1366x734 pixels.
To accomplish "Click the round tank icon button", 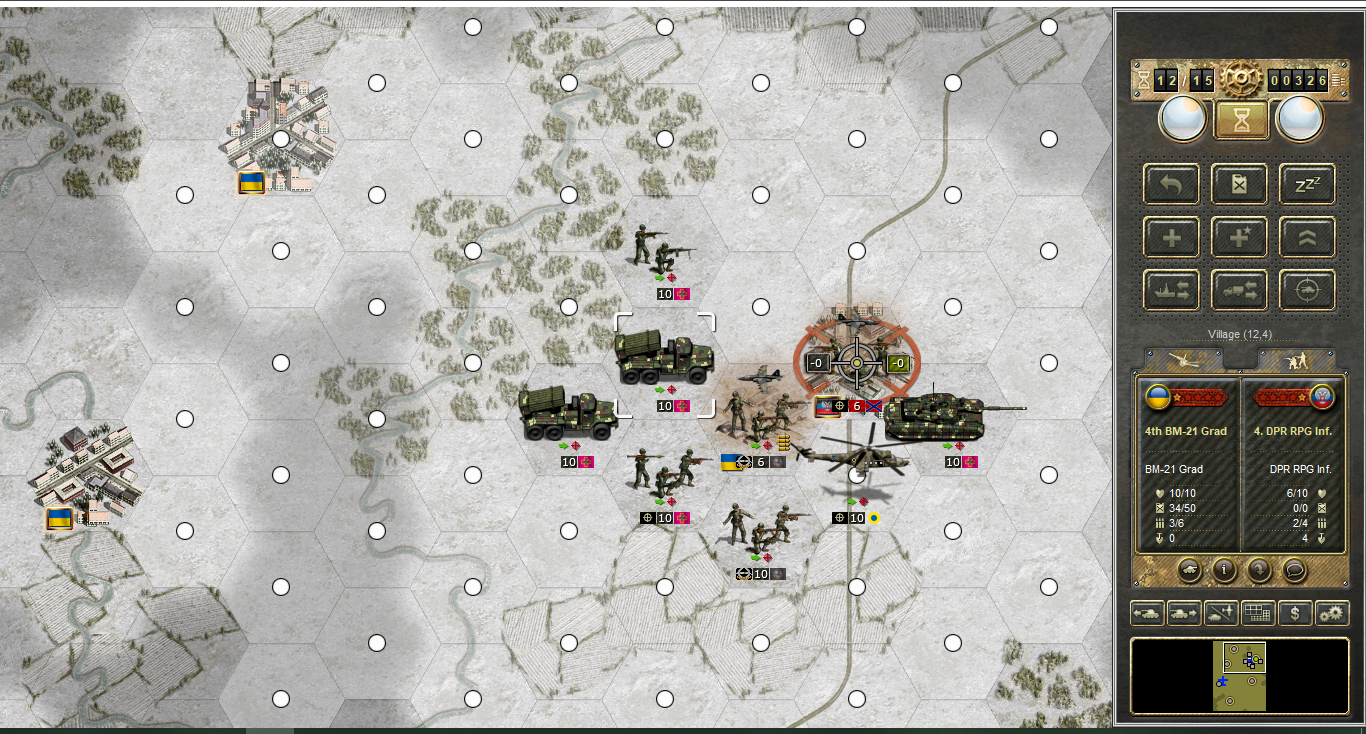I will tap(1190, 571).
